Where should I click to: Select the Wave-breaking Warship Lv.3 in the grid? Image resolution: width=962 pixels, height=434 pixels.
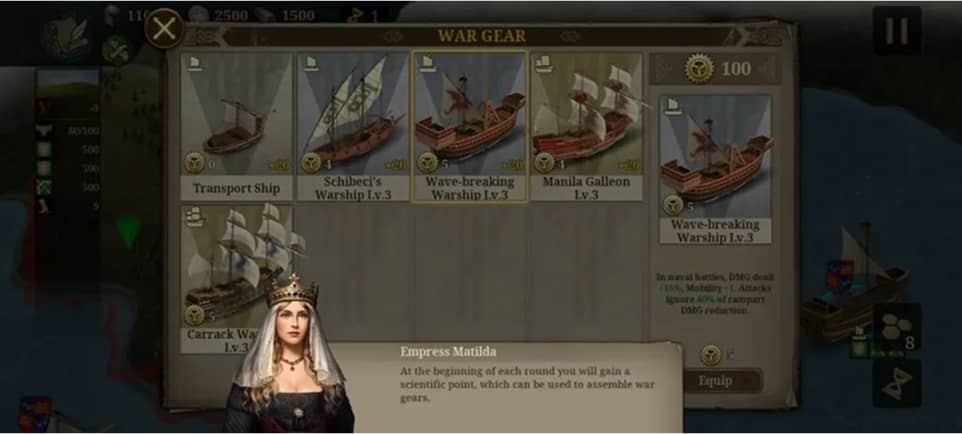coord(469,125)
